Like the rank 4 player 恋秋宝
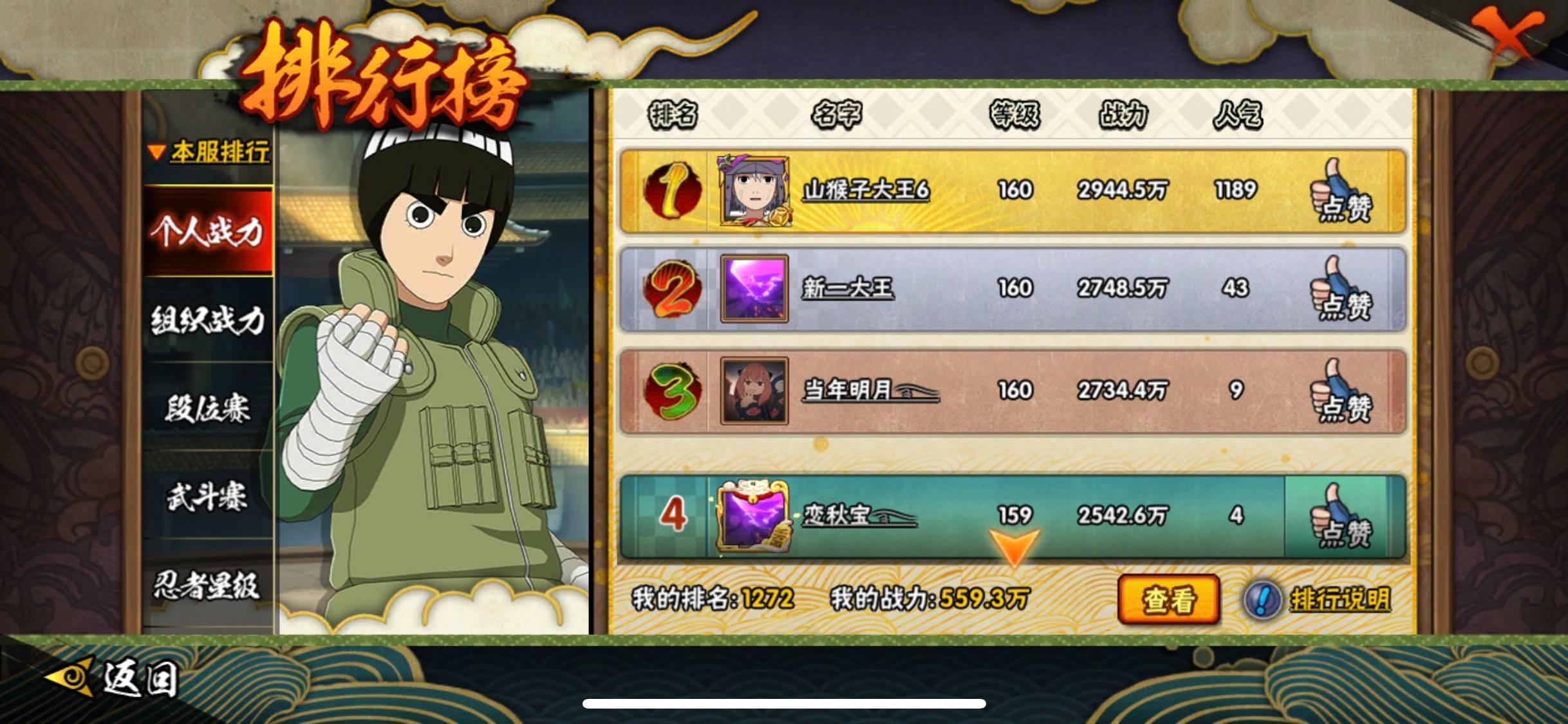Viewport: 1568px width, 724px height. [x=1343, y=517]
